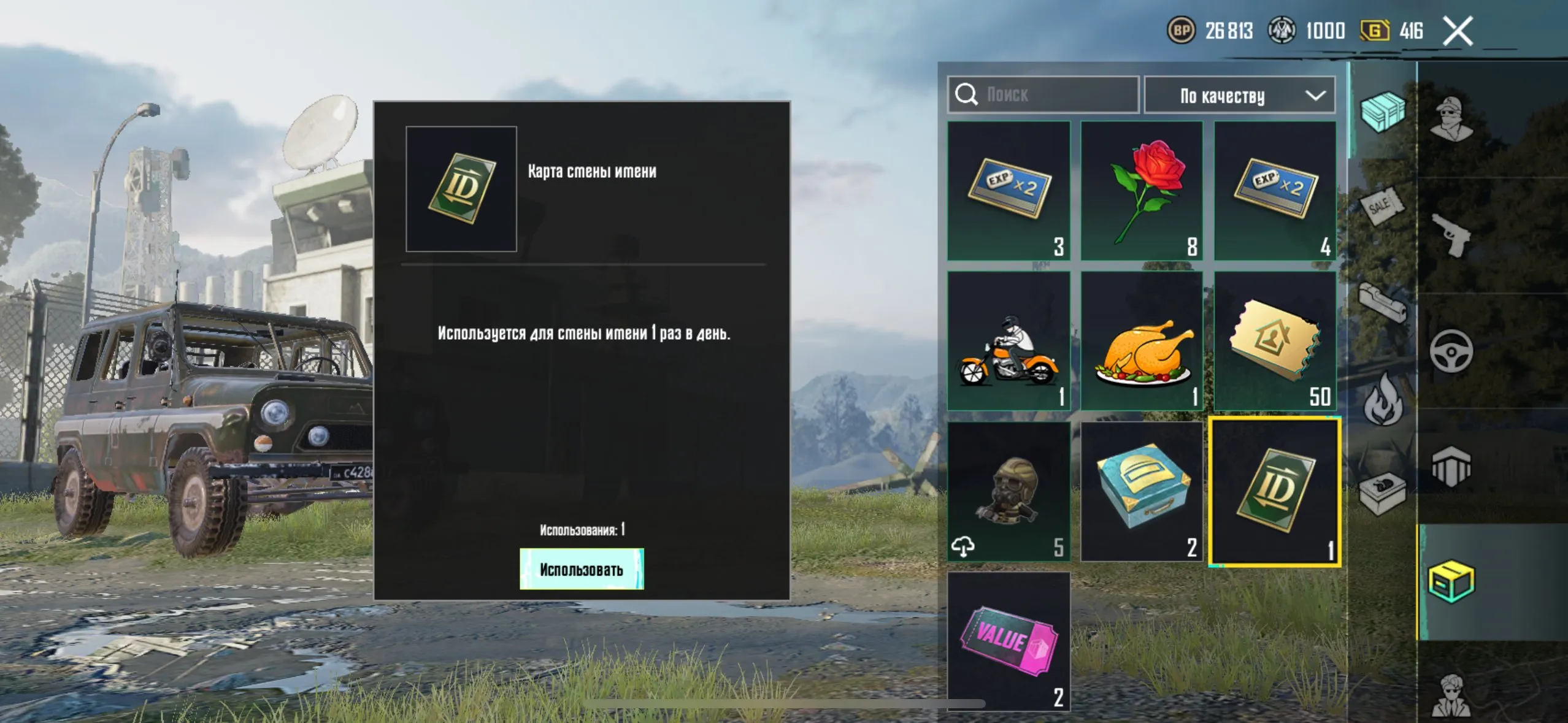Select the gas mask helmet item
This screenshot has width=1568, height=723.
click(x=1009, y=491)
